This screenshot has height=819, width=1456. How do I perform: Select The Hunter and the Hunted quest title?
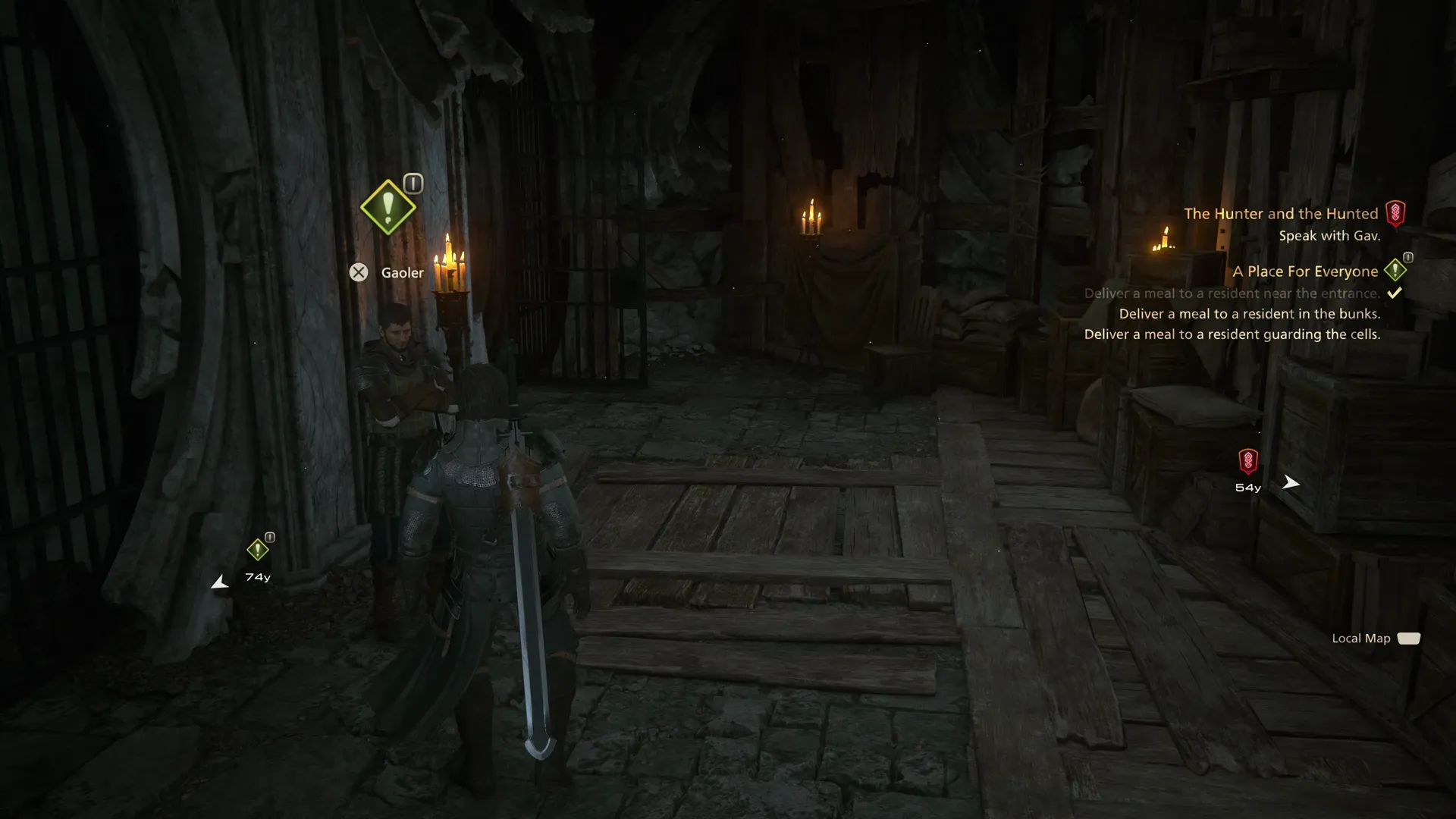[1282, 213]
